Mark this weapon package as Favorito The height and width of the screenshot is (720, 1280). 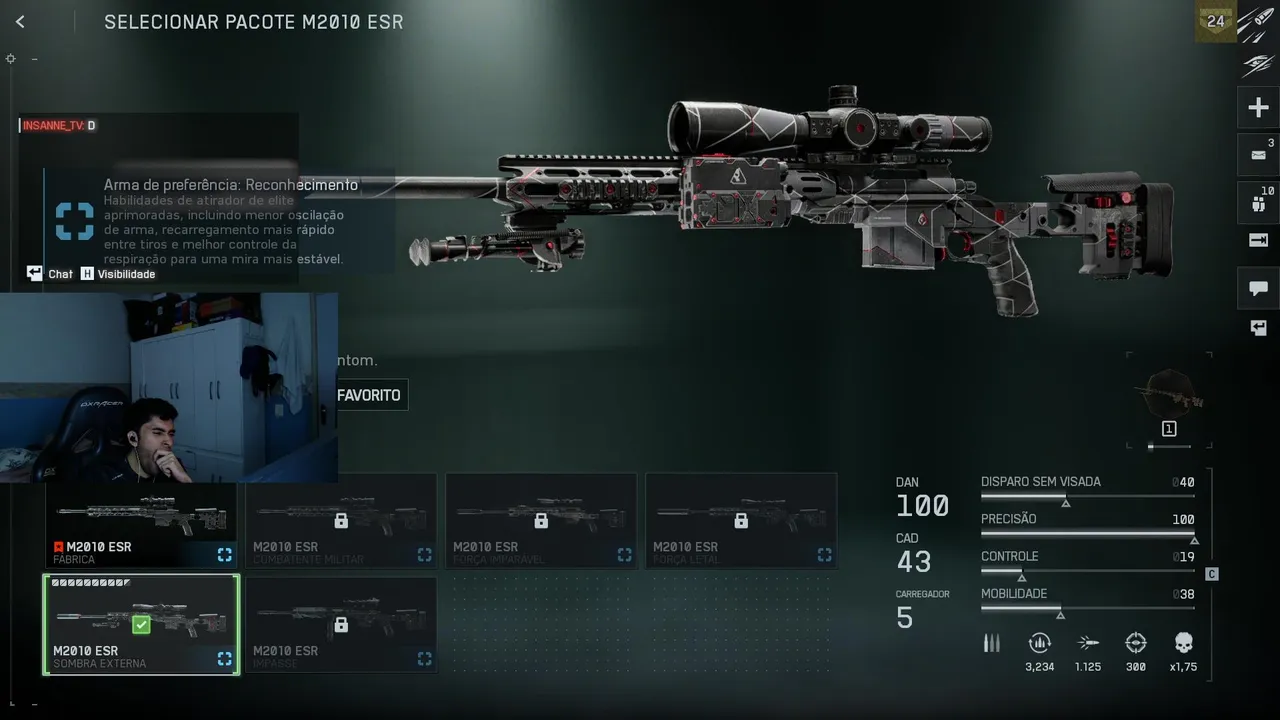coord(369,395)
